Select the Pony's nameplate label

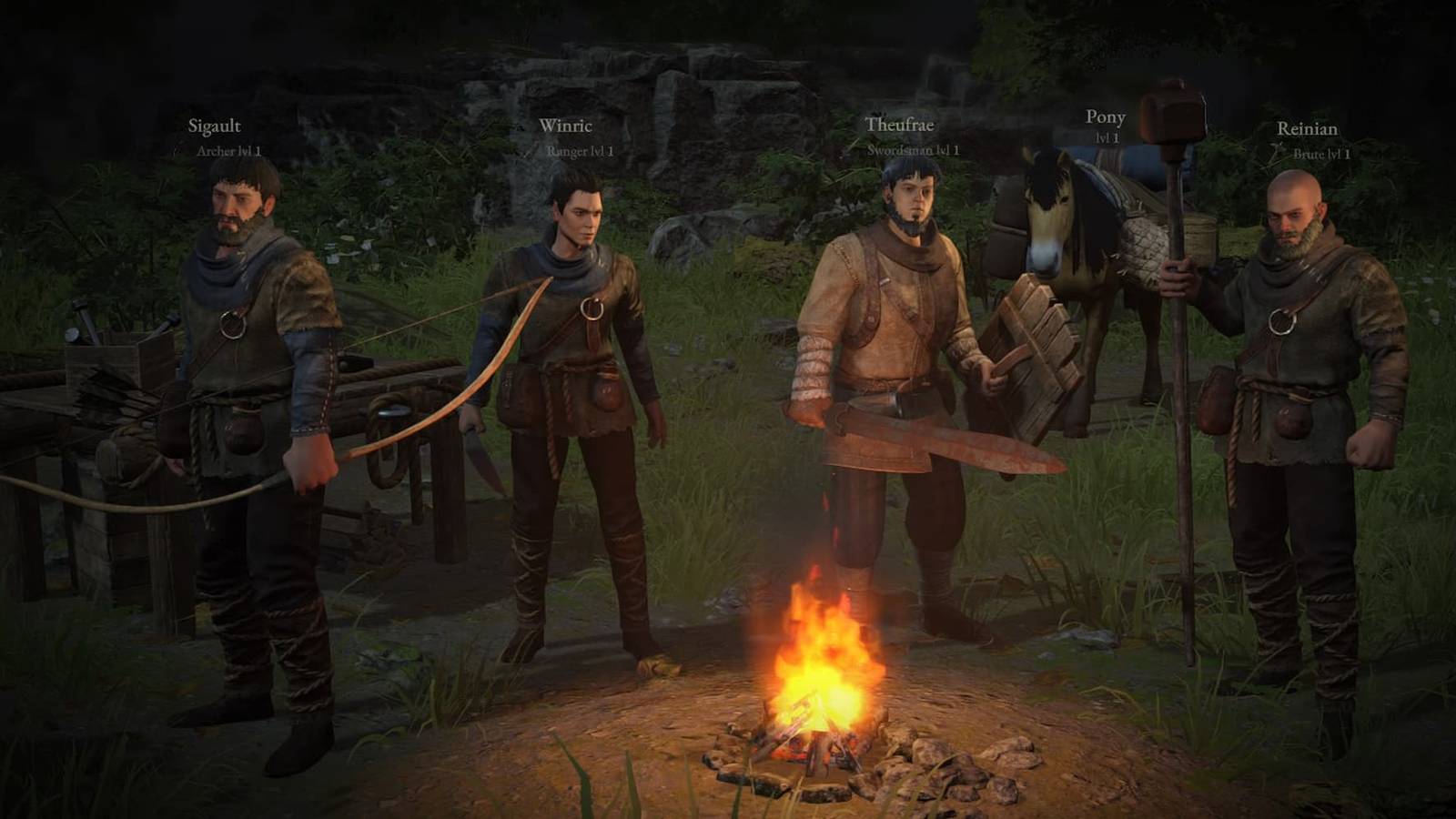coord(1106,117)
